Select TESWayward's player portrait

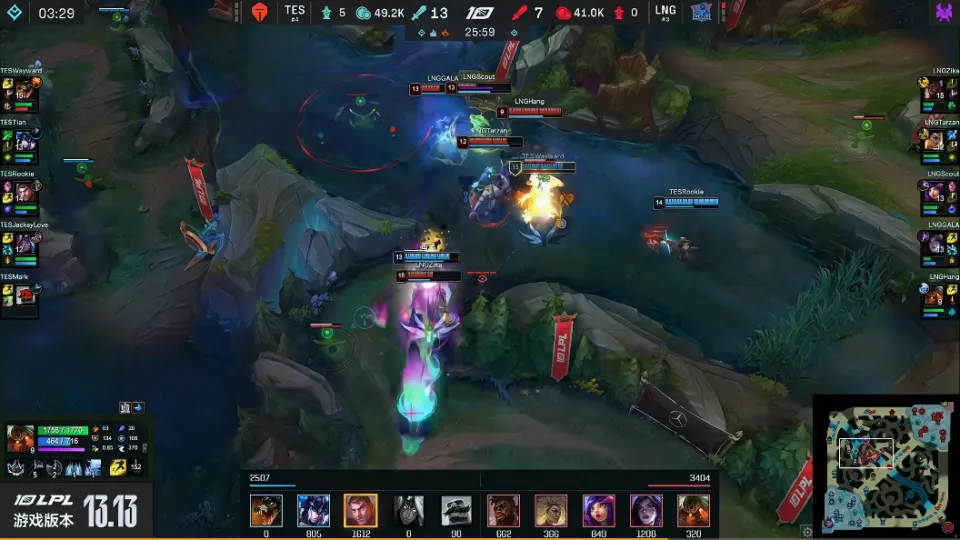pyautogui.click(x=22, y=91)
